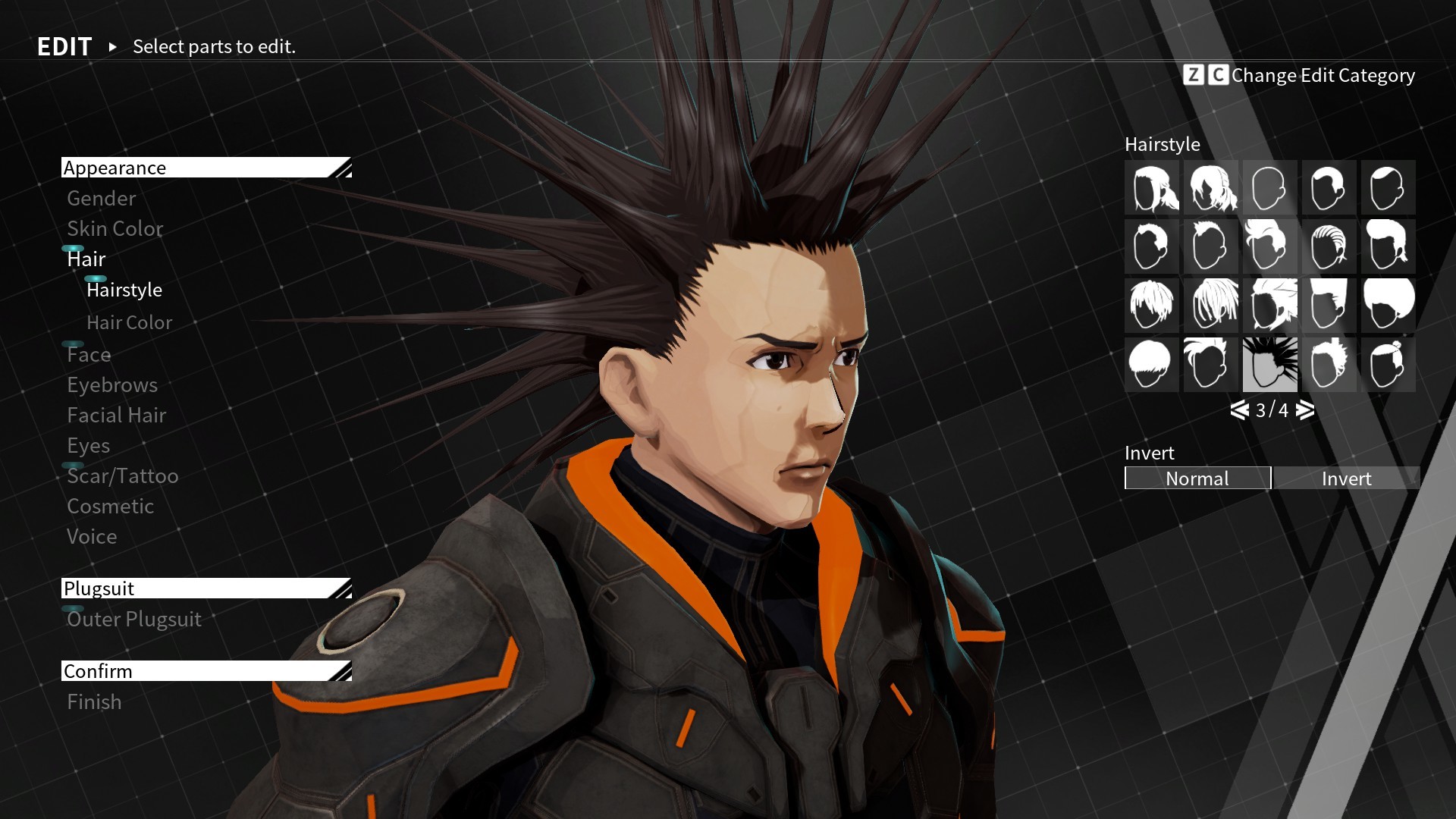Open the Hair Color settings
This screenshot has height=819, width=1456.
[129, 322]
